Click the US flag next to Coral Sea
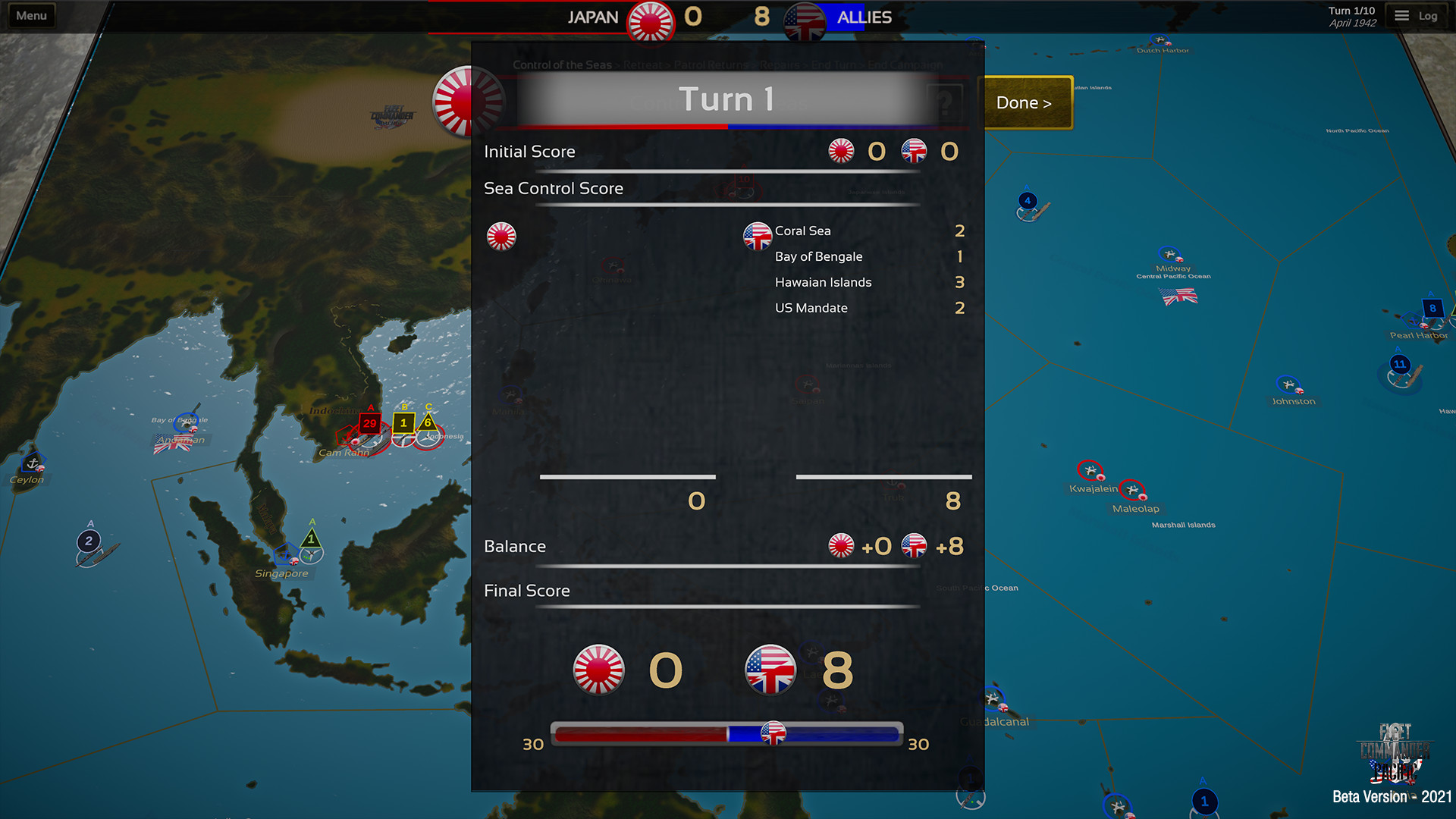This screenshot has height=819, width=1456. 757,237
